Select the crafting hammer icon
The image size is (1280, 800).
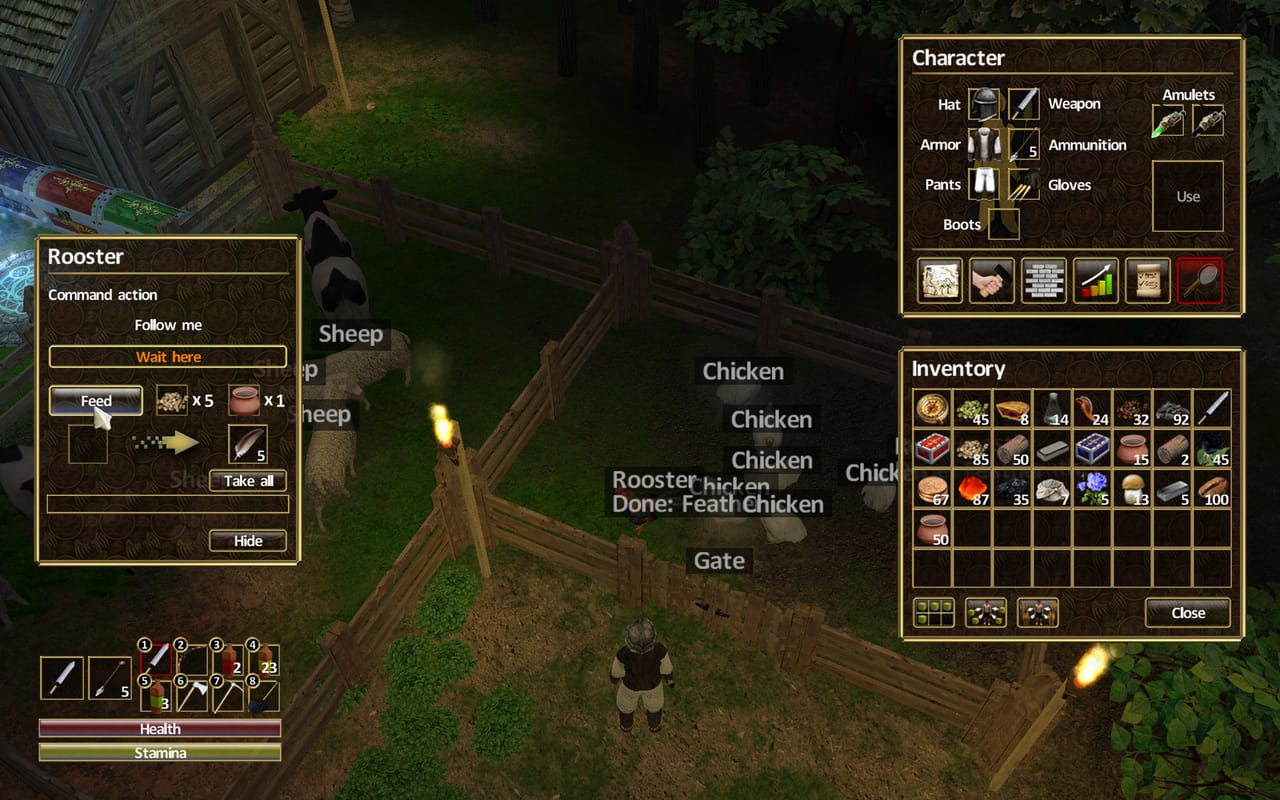pos(991,281)
